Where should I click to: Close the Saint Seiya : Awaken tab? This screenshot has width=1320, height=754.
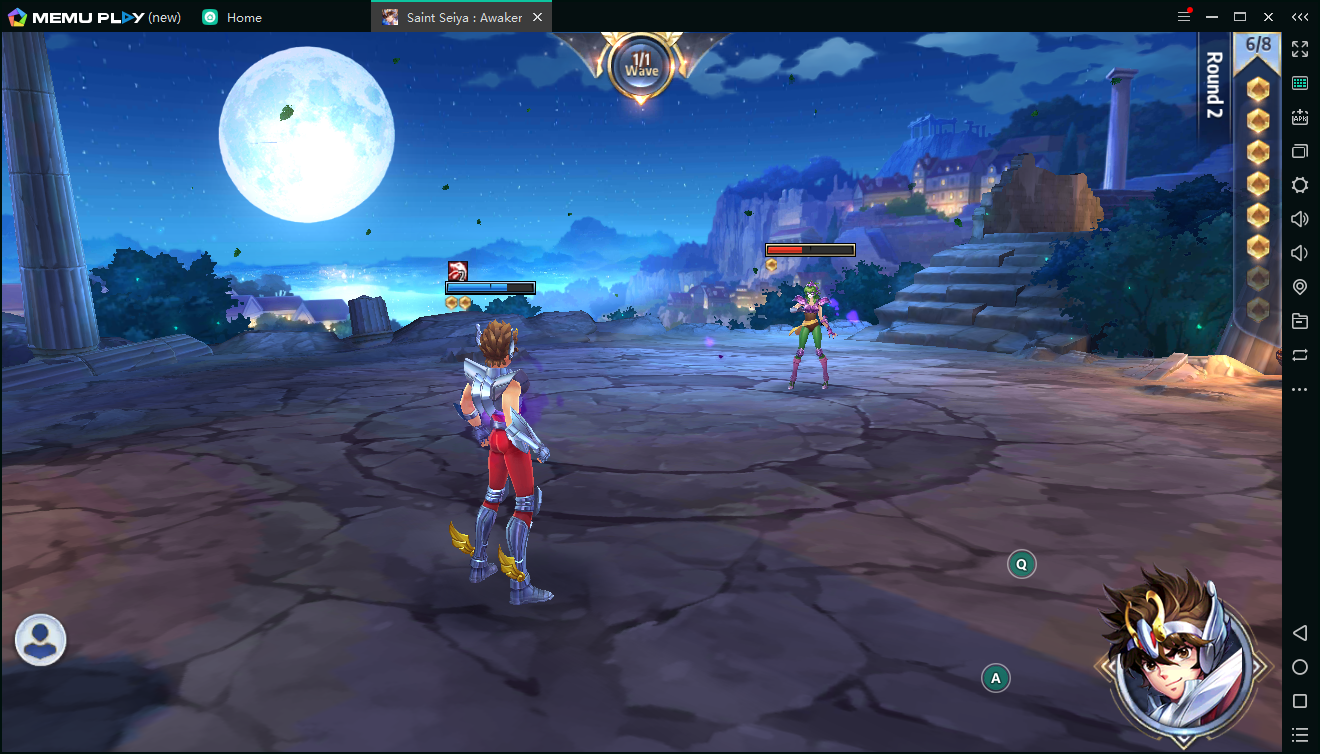[538, 17]
